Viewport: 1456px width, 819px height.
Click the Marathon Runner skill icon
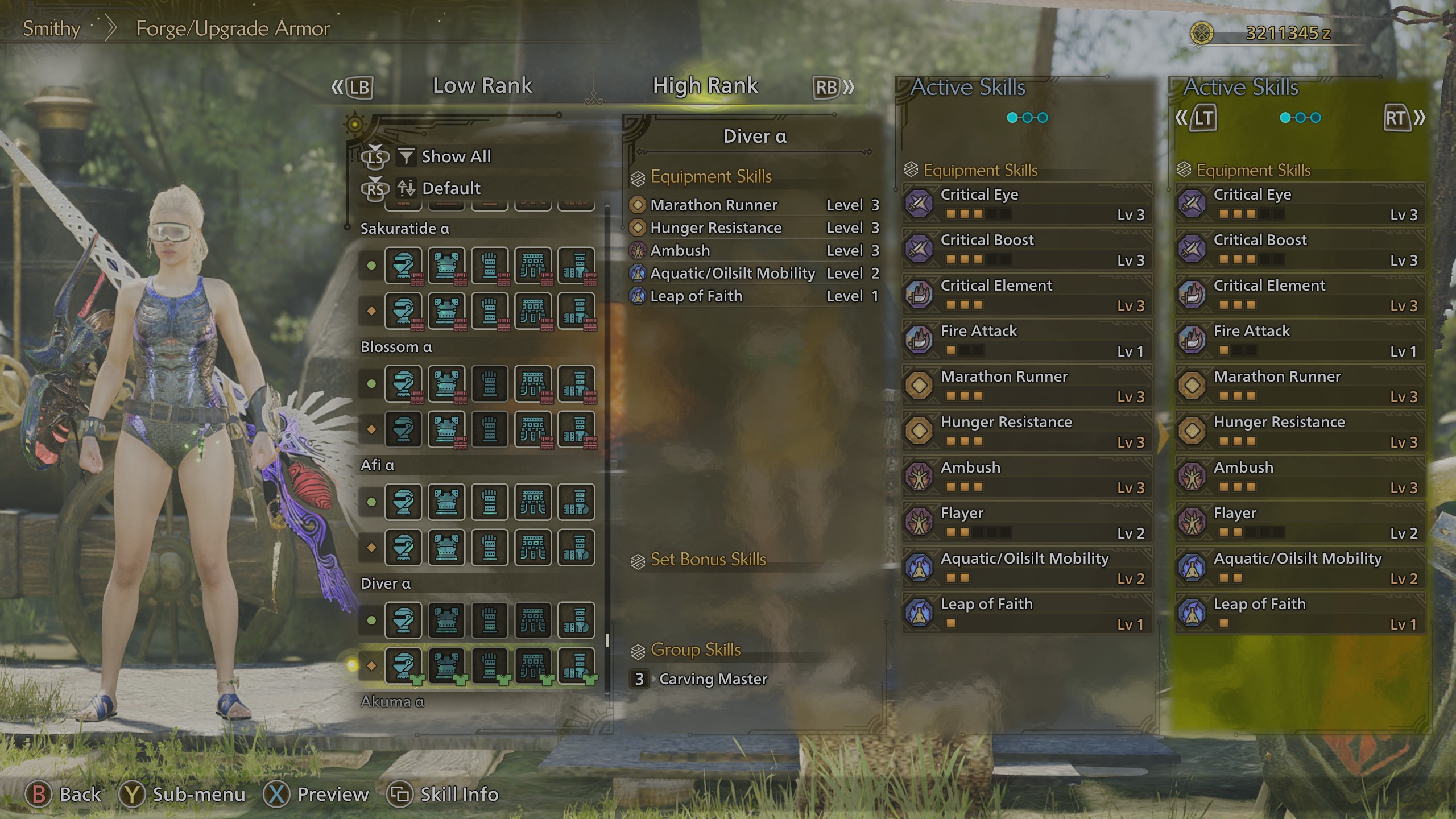point(919,386)
